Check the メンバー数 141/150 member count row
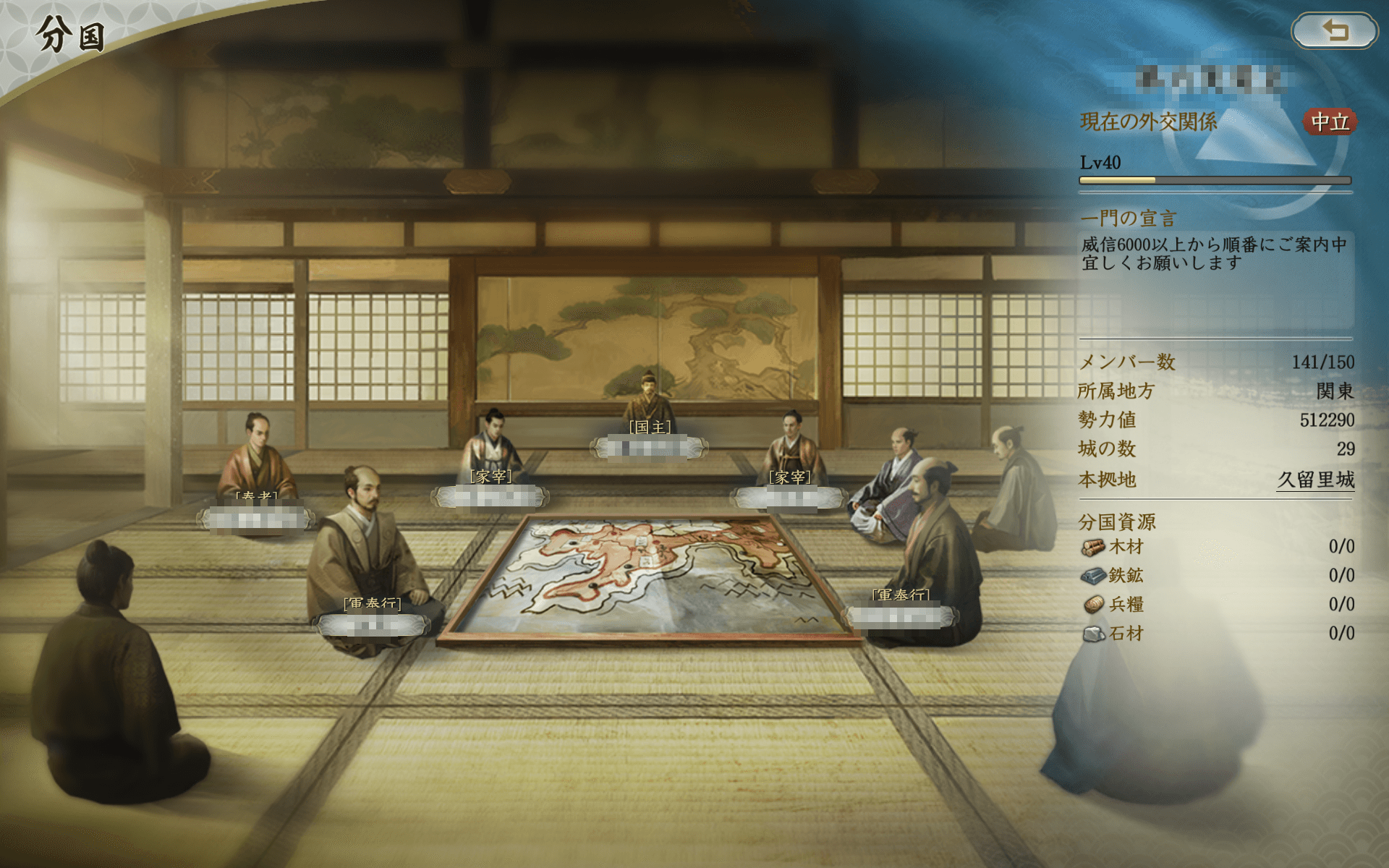1389x868 pixels. coord(1215,363)
